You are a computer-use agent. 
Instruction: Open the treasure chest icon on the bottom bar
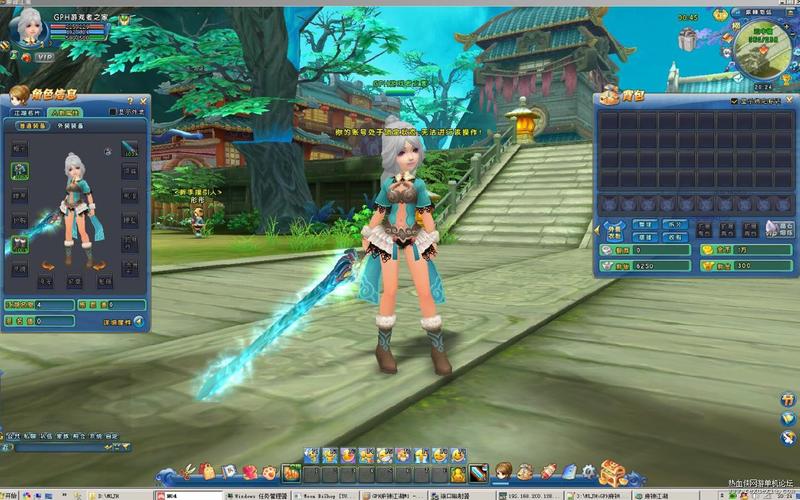pos(613,471)
